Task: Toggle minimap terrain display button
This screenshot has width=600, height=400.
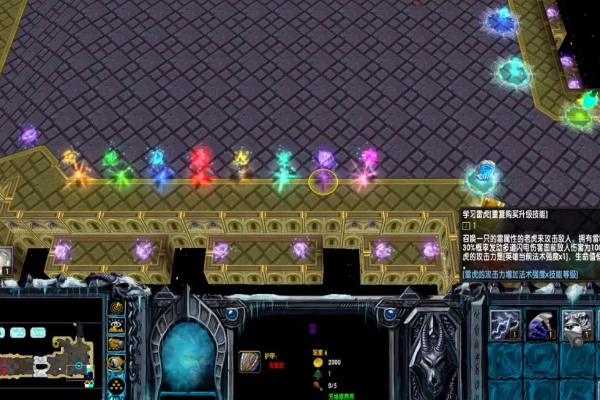Action: (x=116, y=327)
